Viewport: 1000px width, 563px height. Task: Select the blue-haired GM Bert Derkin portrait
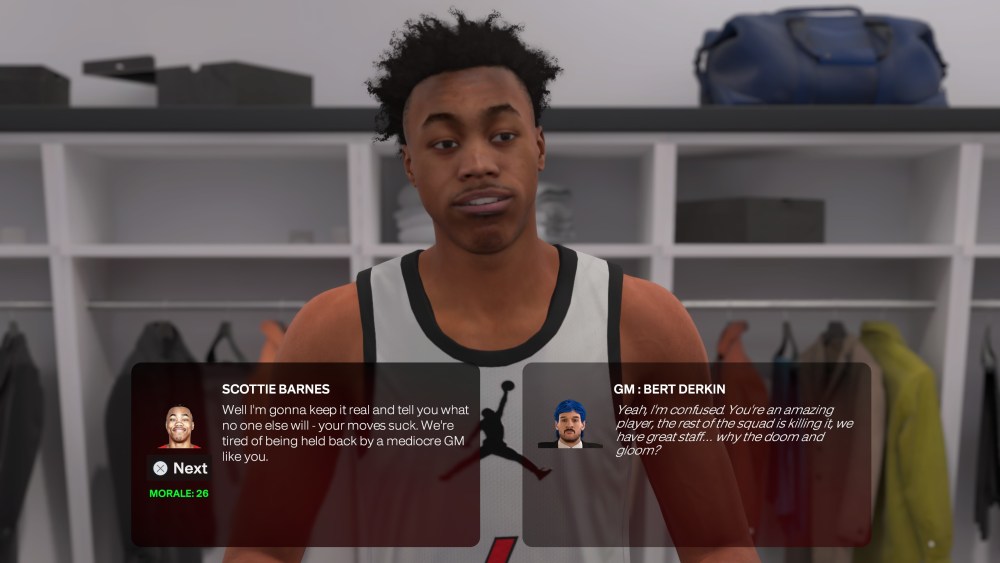(x=570, y=425)
